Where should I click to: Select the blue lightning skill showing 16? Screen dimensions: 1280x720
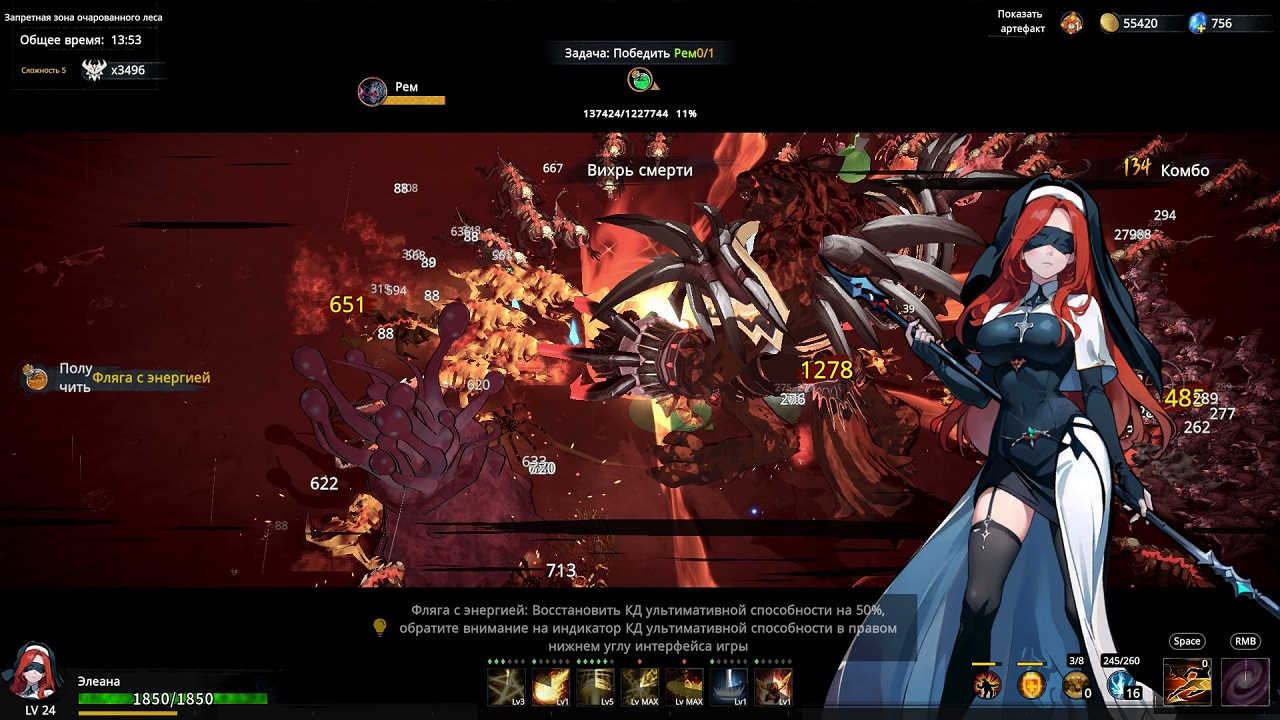tap(1122, 685)
